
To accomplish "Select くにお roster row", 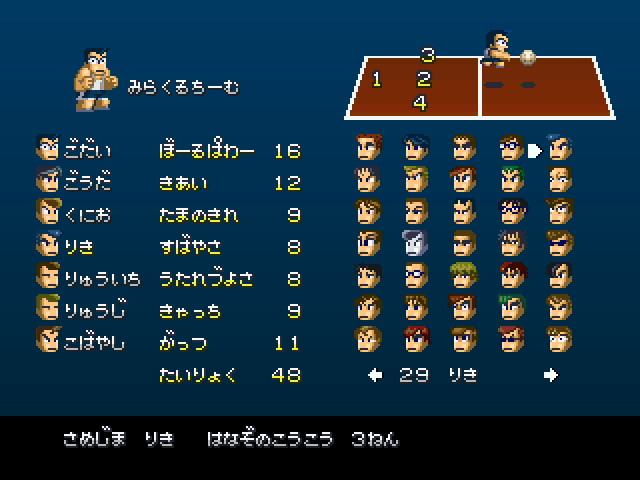I will coord(75,213).
